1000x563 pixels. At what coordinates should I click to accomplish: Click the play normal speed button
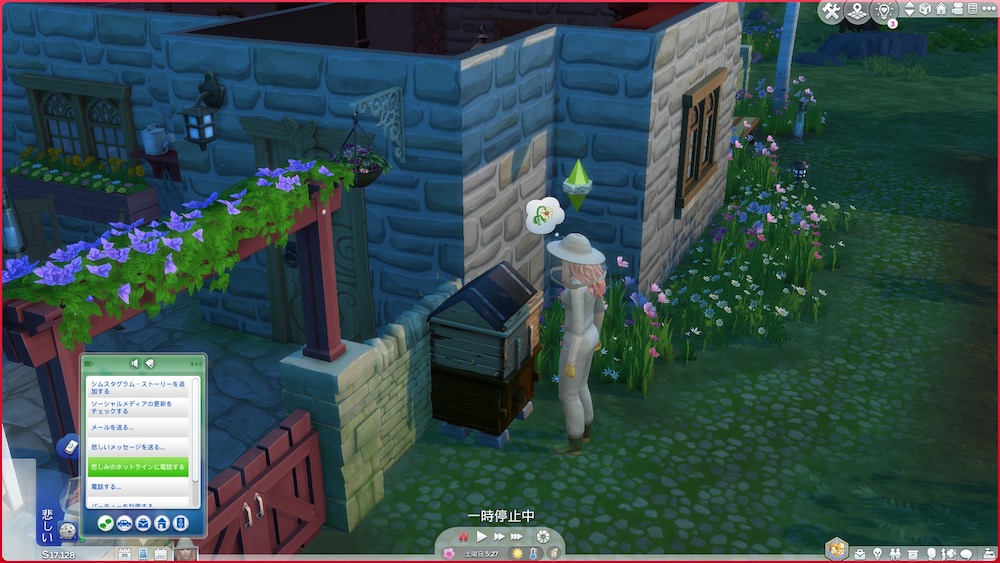pos(482,537)
